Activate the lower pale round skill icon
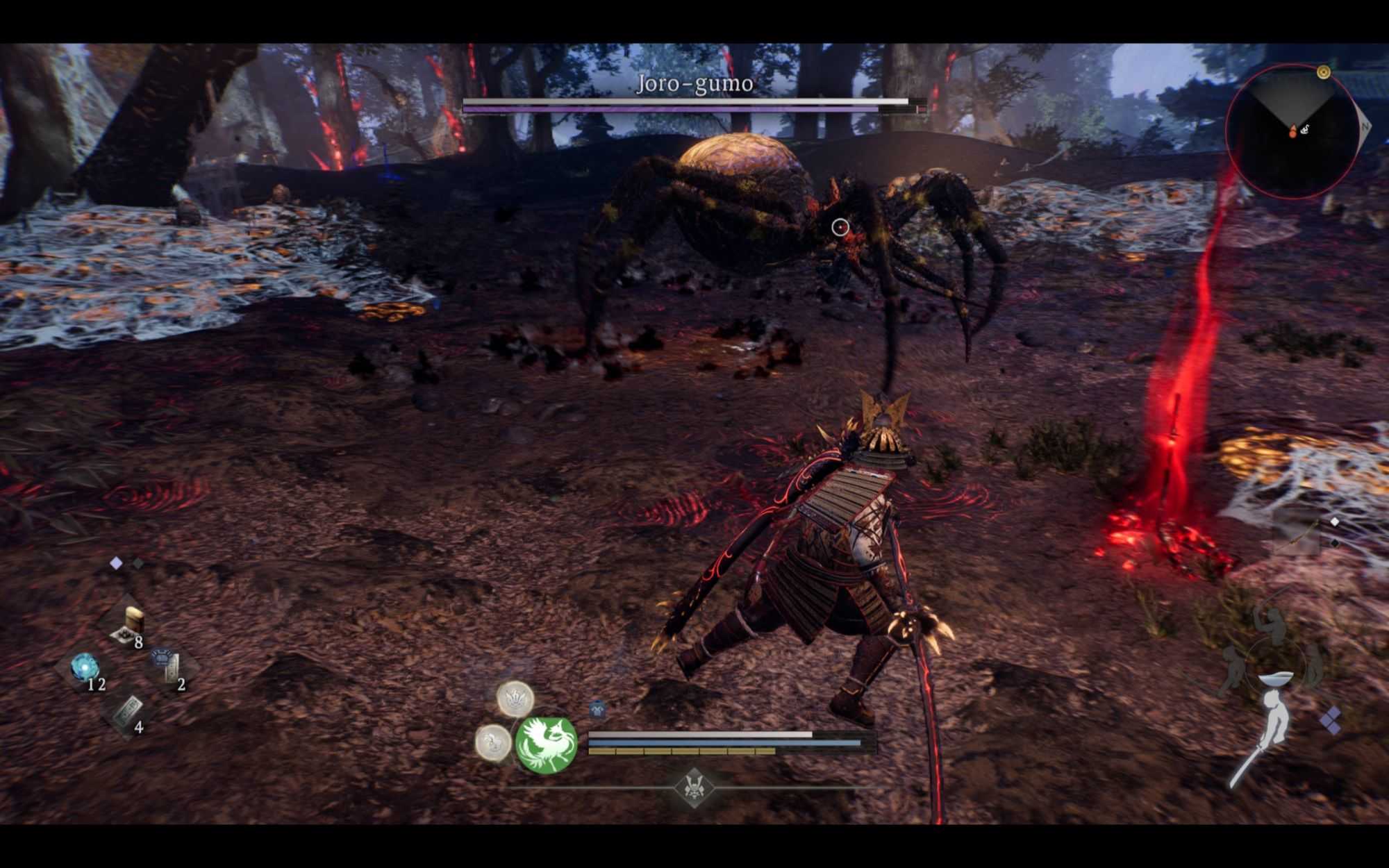 tap(494, 741)
